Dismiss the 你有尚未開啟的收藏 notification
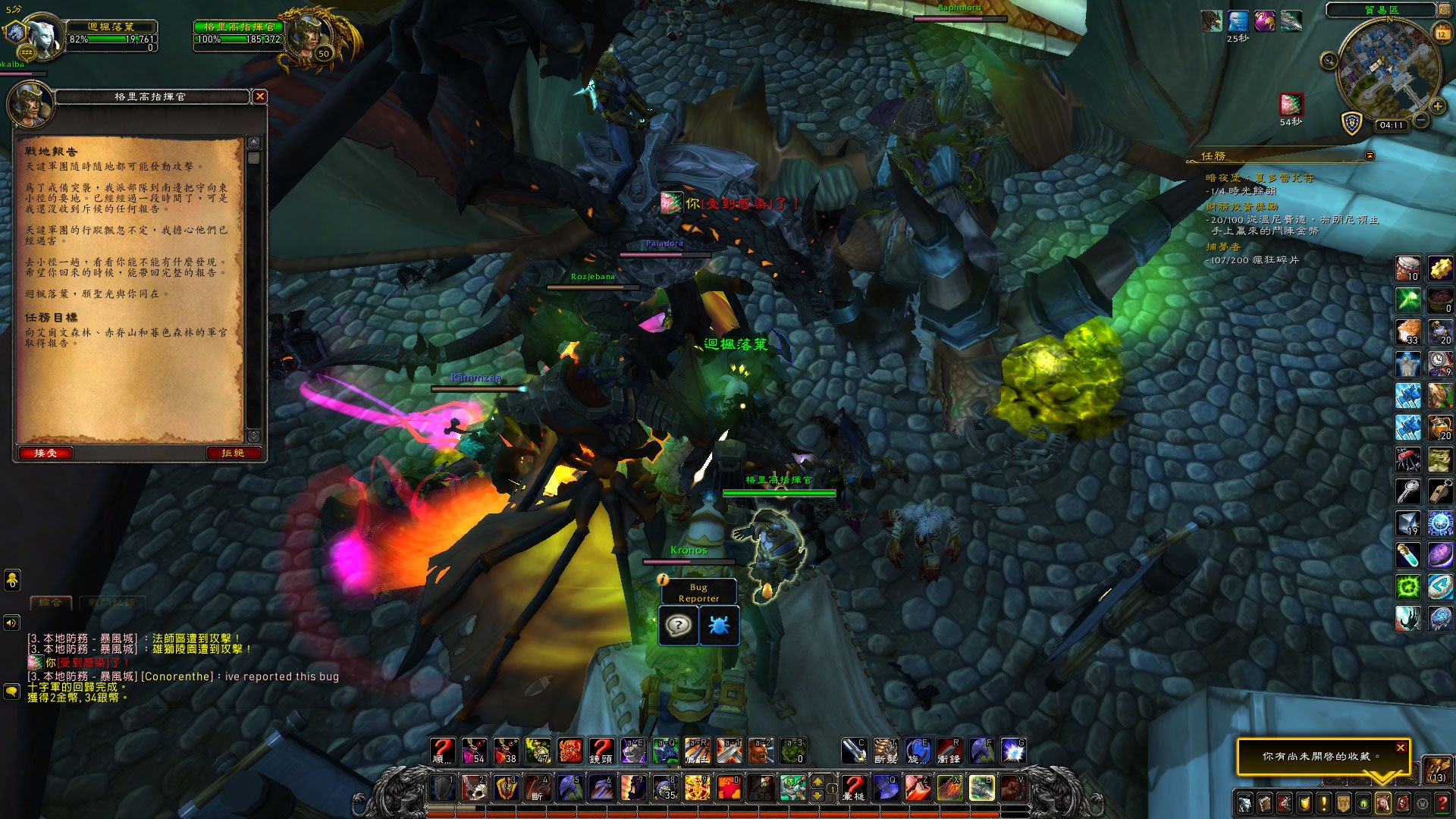Screen dimensions: 1456x819 click(1401, 748)
